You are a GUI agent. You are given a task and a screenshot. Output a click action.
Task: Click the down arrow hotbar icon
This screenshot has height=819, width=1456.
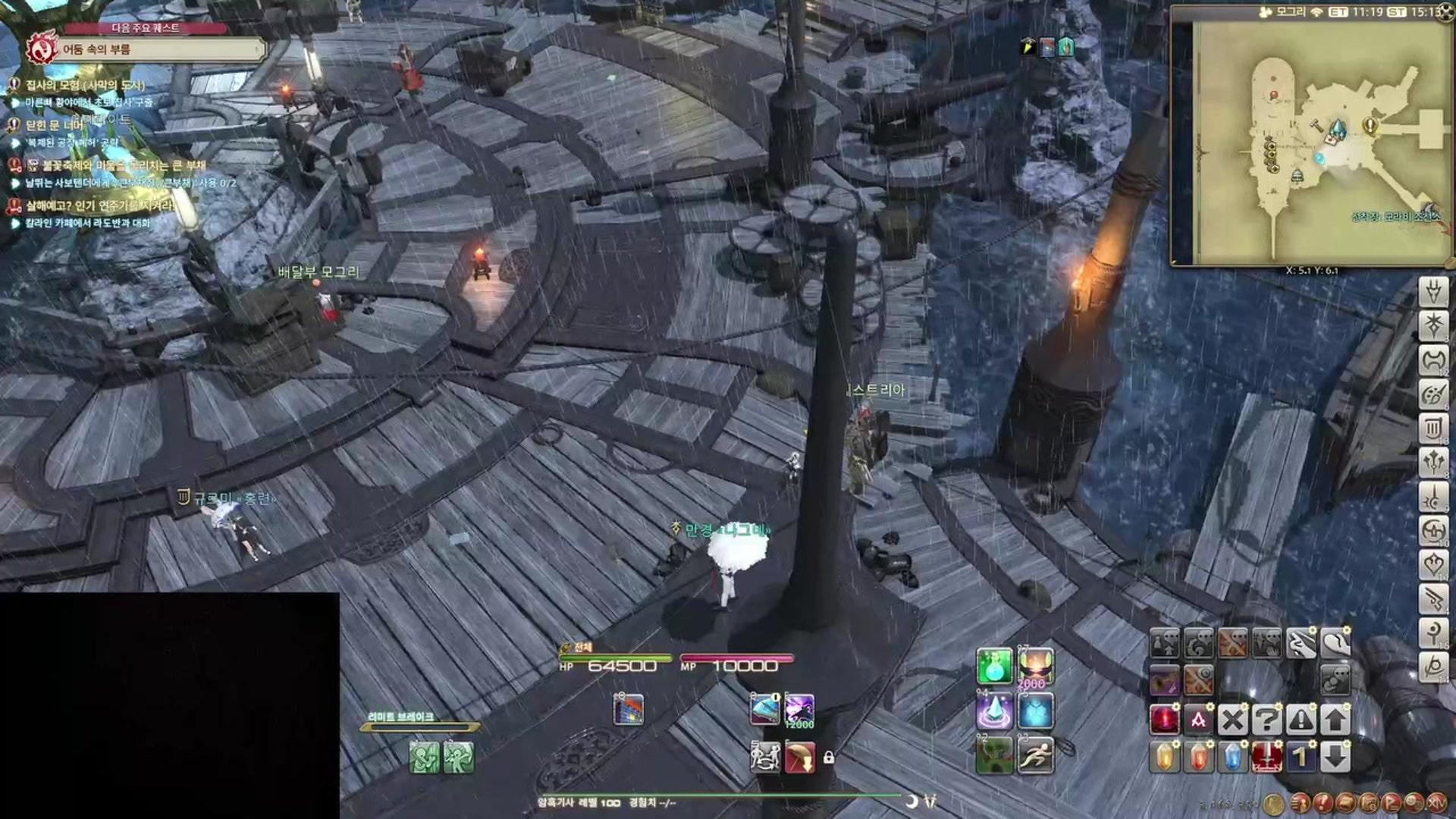[1335, 756]
